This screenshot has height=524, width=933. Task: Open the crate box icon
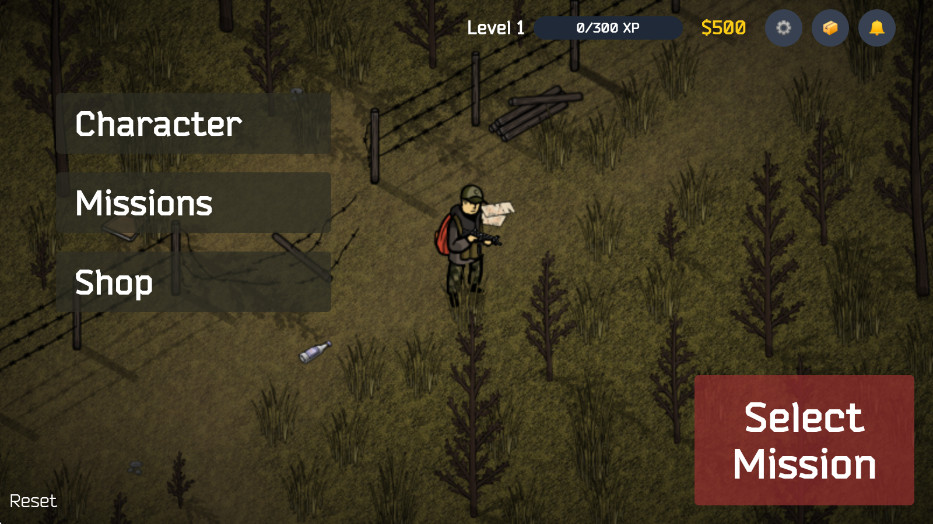[x=830, y=28]
